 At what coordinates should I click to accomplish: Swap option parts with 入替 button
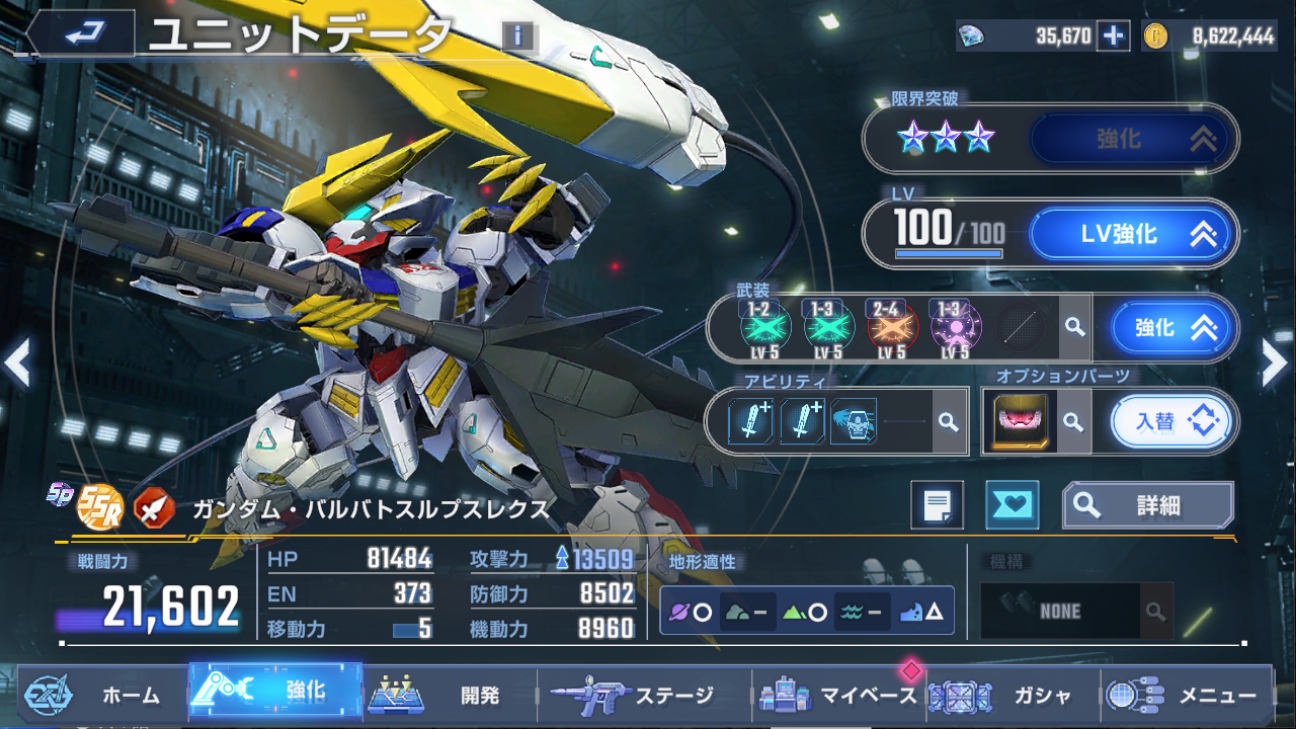[1171, 422]
